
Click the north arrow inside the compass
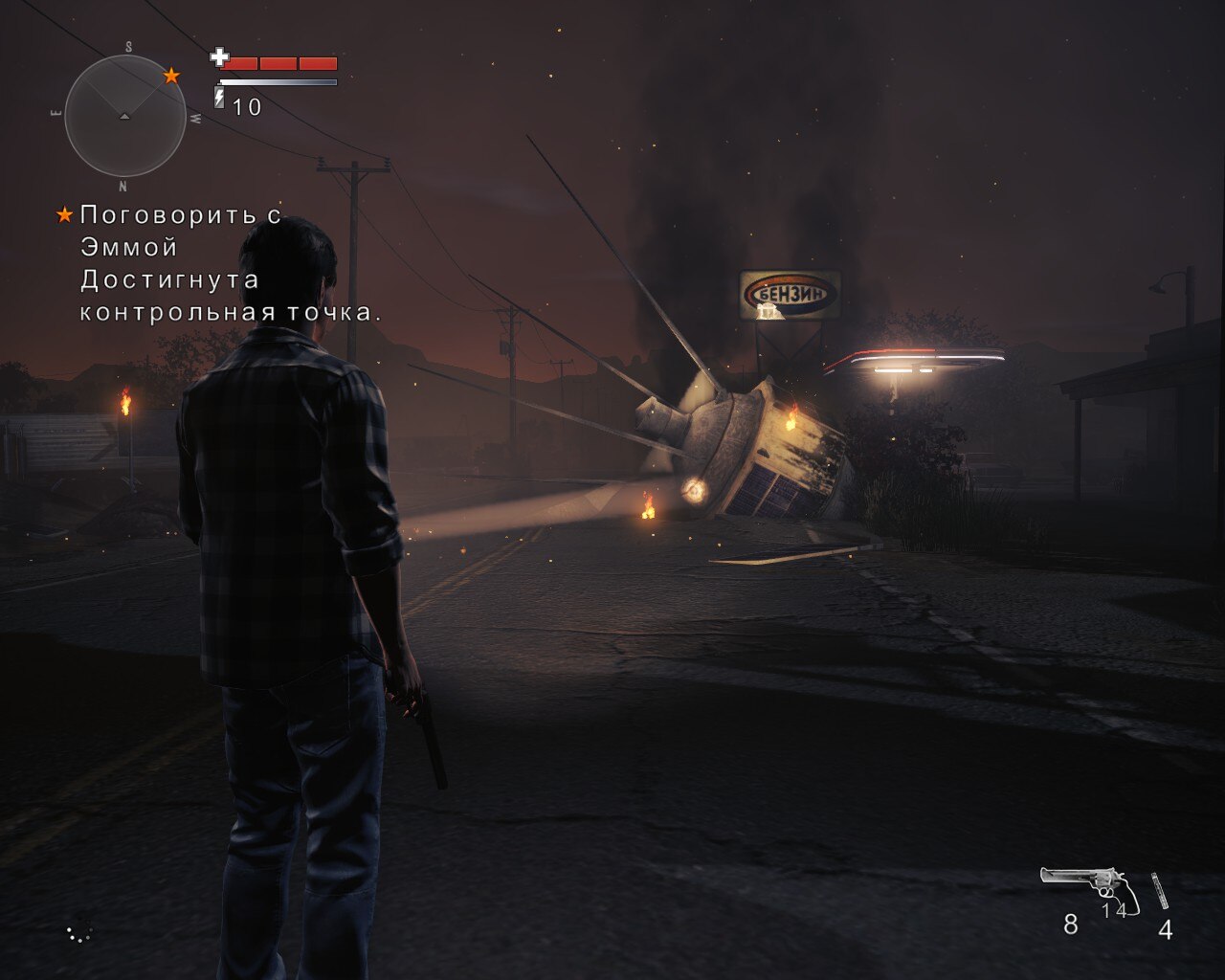coord(123,118)
